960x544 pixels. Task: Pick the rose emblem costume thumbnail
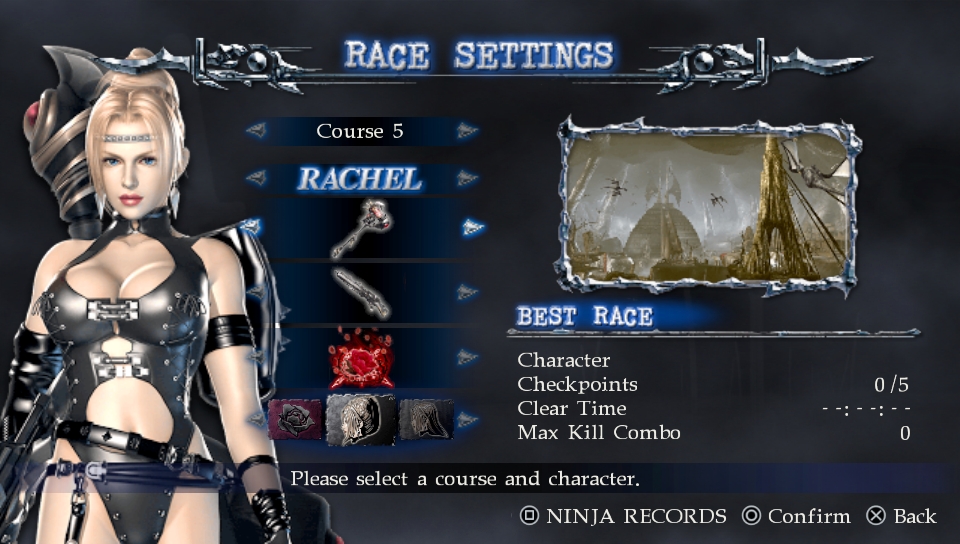tap(296, 419)
